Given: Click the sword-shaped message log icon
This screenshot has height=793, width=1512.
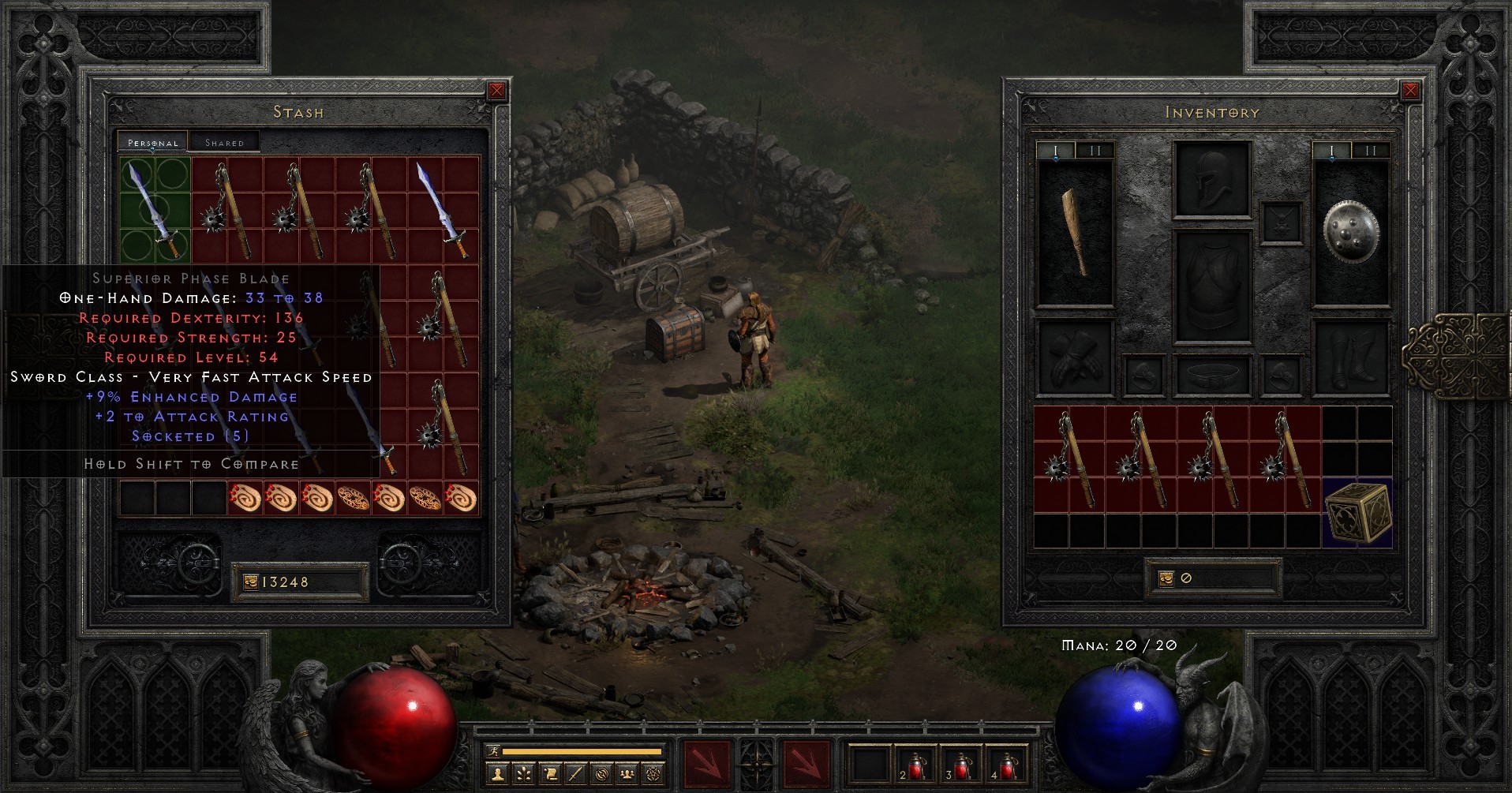Looking at the screenshot, I should [x=574, y=775].
